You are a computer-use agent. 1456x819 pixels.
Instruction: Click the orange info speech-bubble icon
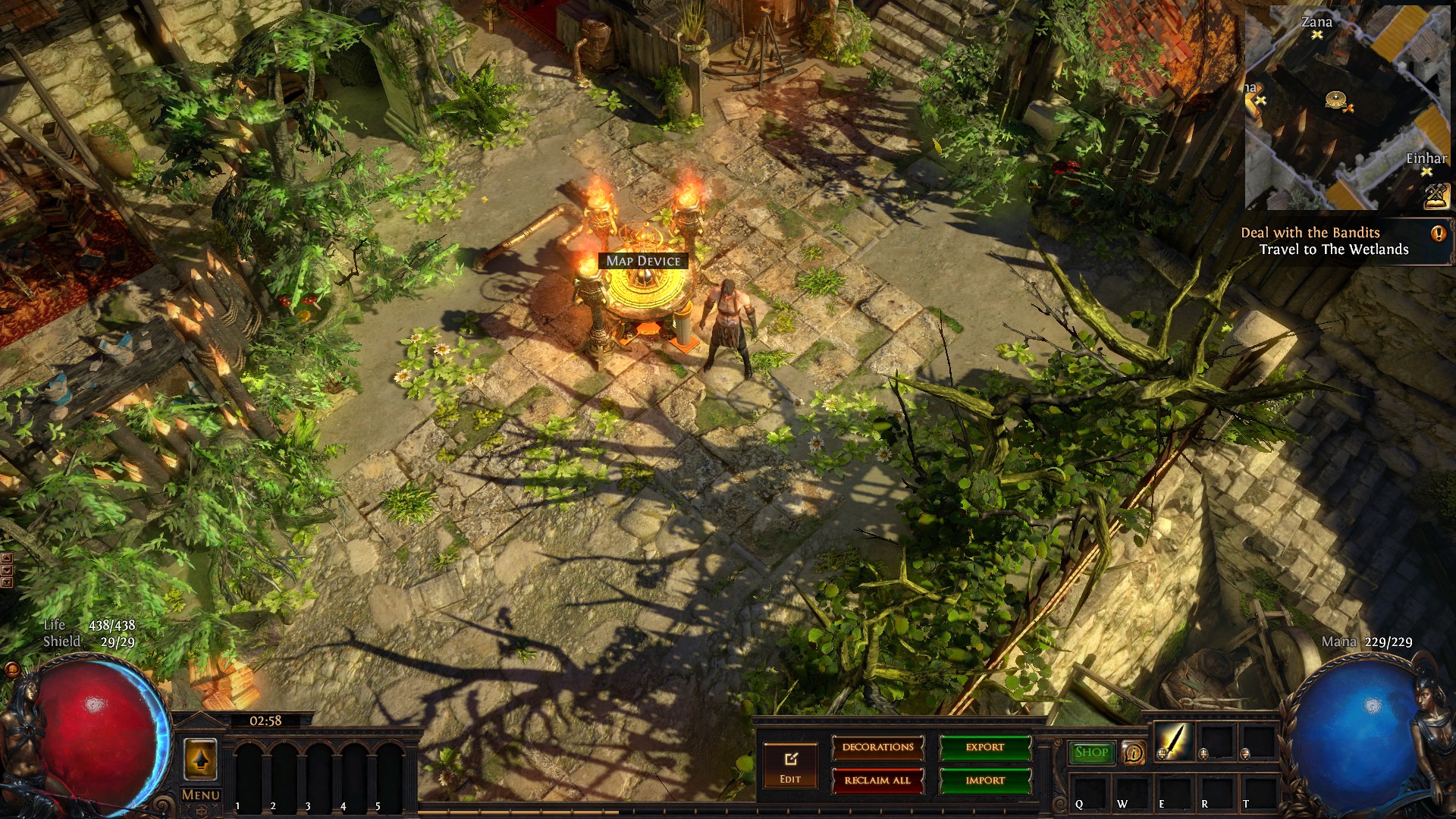click(1133, 752)
